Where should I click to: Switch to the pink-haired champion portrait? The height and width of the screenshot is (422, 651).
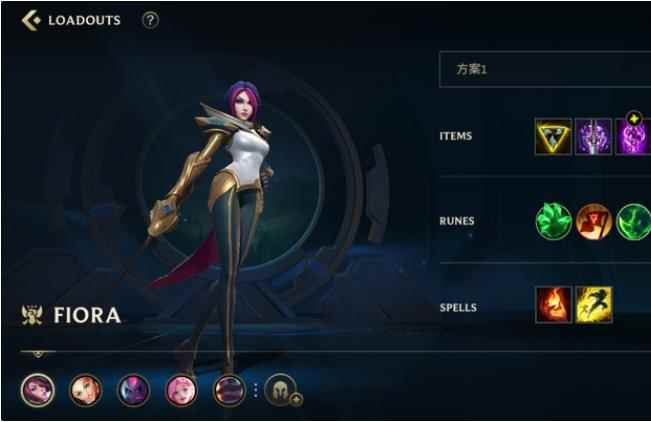pyautogui.click(x=183, y=389)
